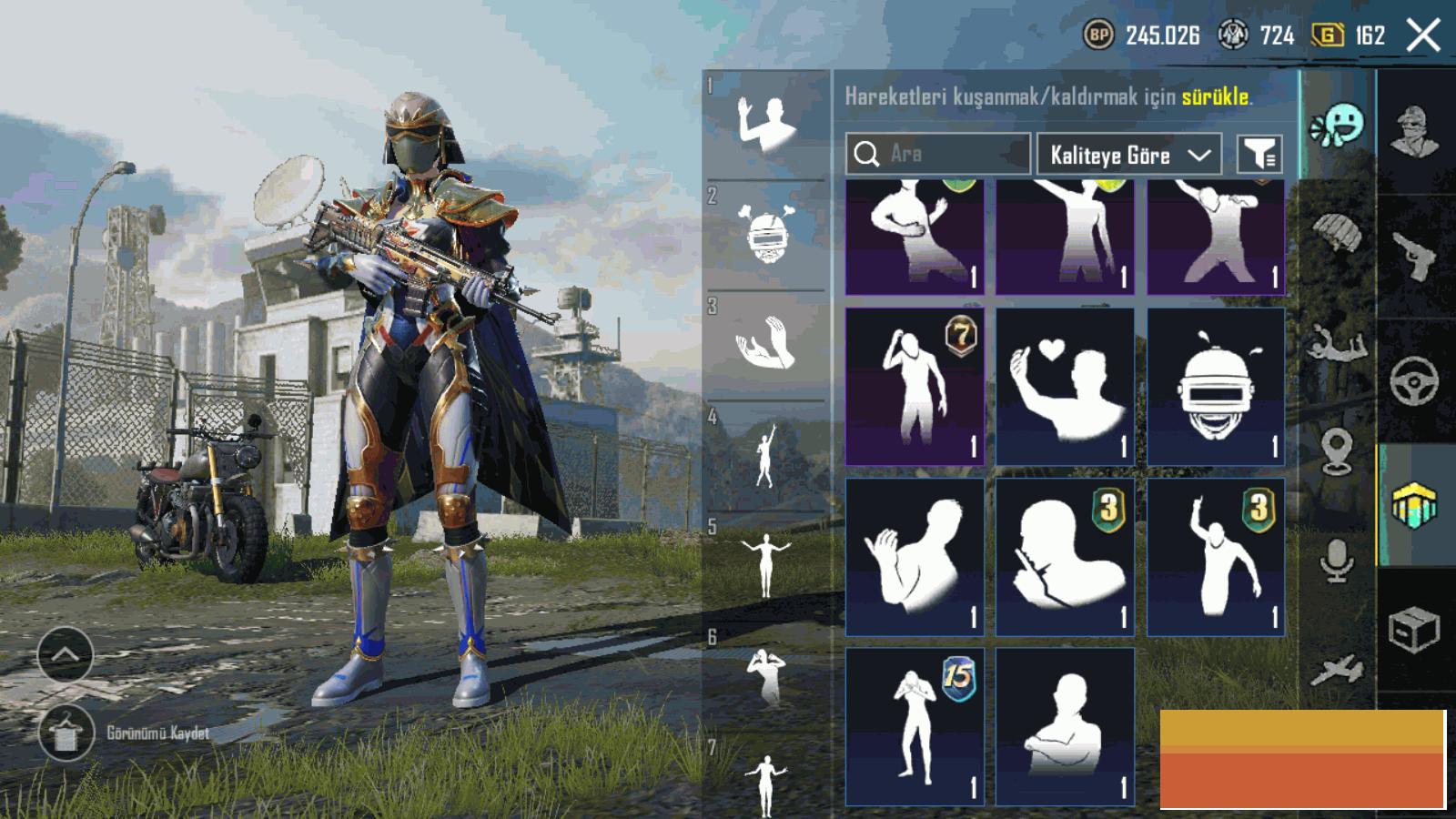
Task: Close the inventory screen with the X
Action: [x=1423, y=36]
